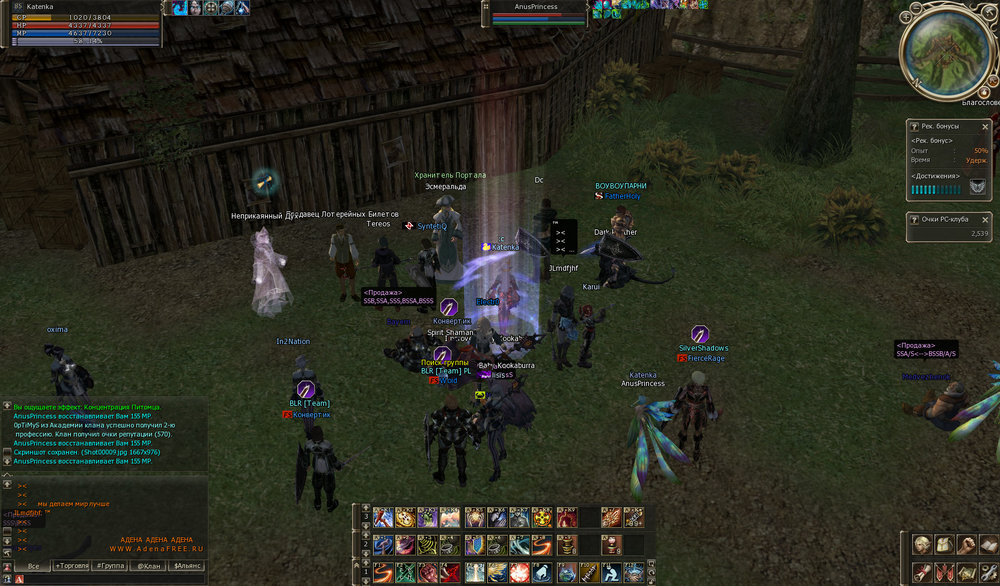Activate the F7 red burst skill

pos(520,572)
